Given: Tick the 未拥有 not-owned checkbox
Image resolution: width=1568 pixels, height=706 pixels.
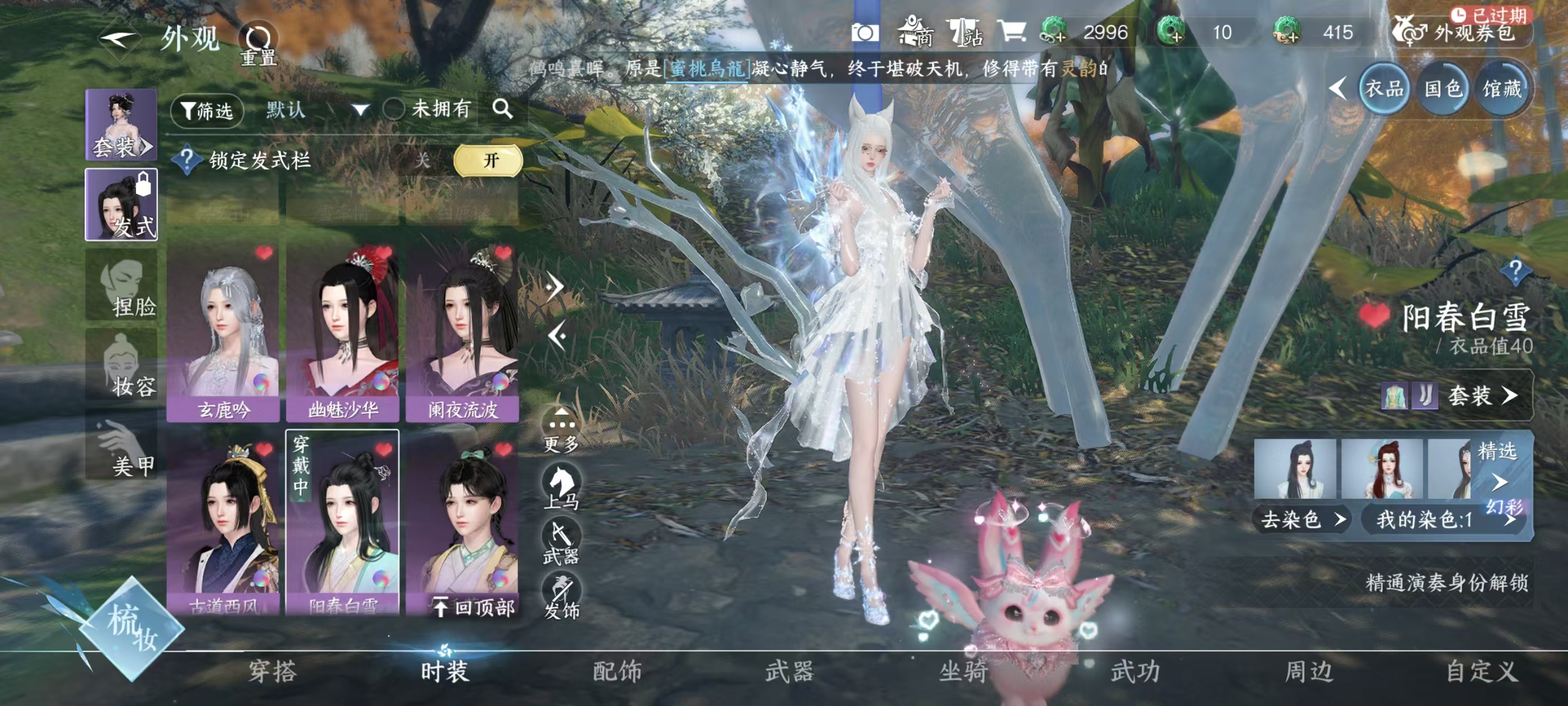Looking at the screenshot, I should [394, 110].
